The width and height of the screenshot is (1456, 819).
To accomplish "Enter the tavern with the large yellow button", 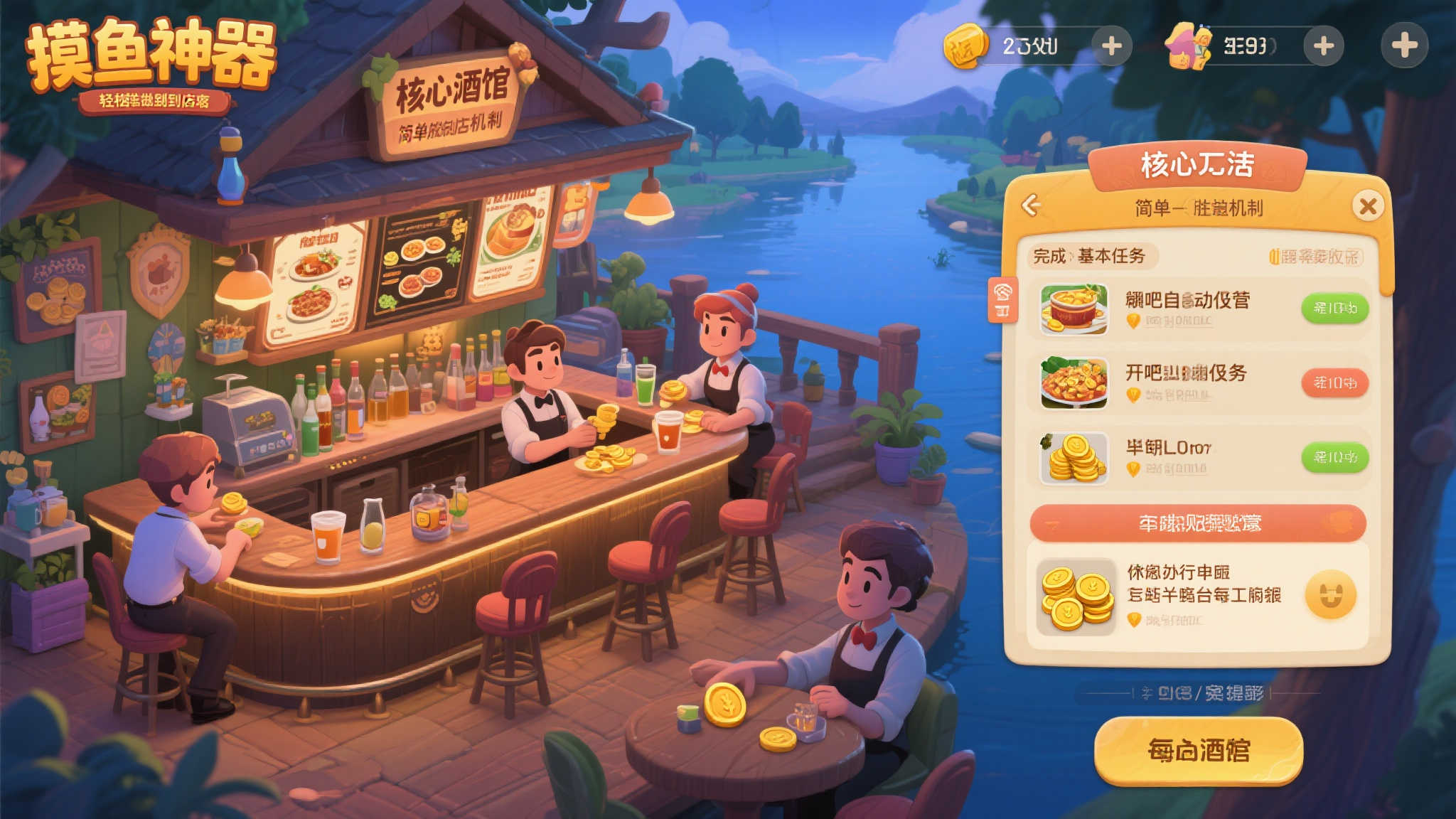I will tap(1198, 751).
